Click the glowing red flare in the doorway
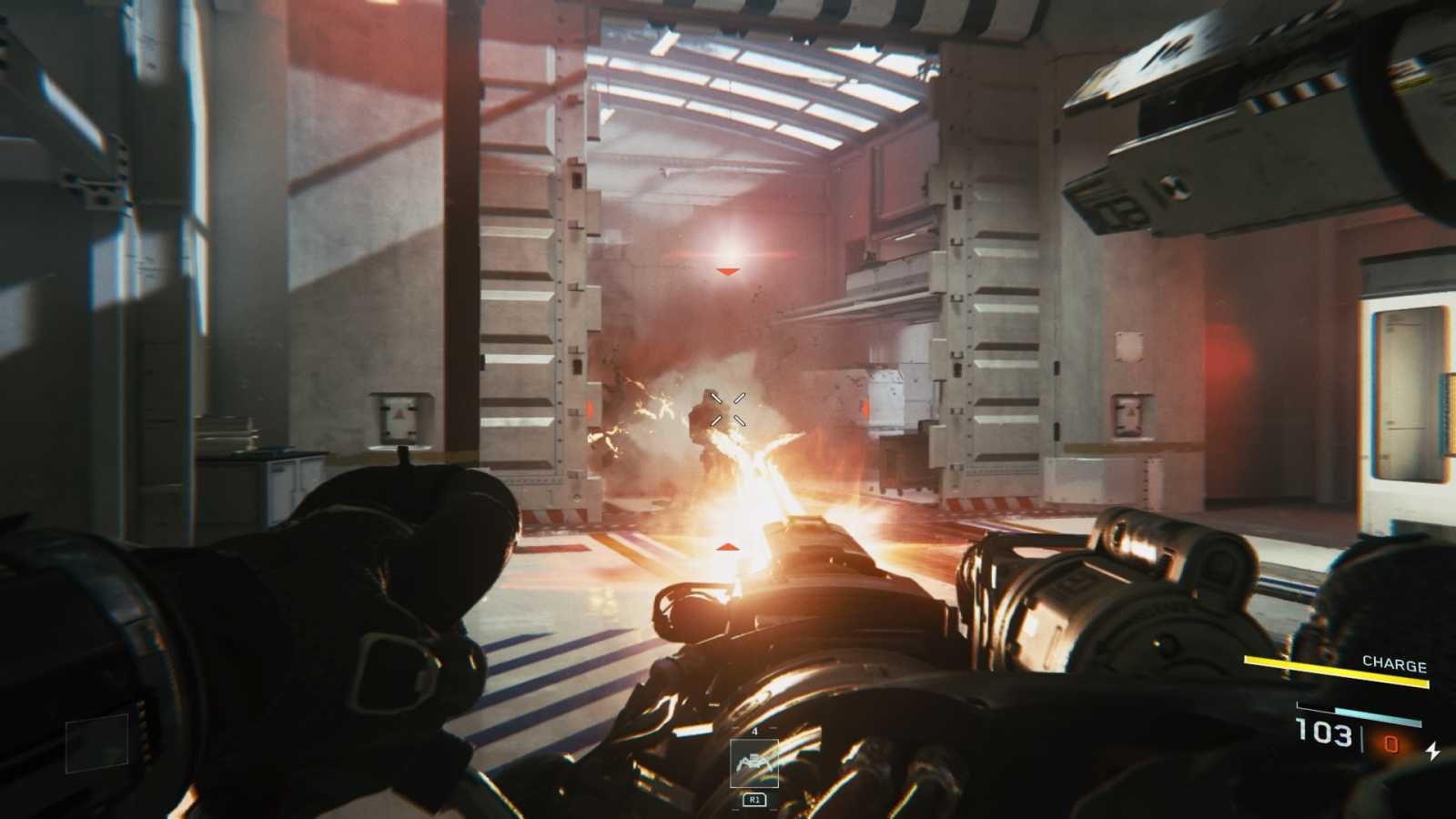This screenshot has height=819, width=1456. pos(726,241)
